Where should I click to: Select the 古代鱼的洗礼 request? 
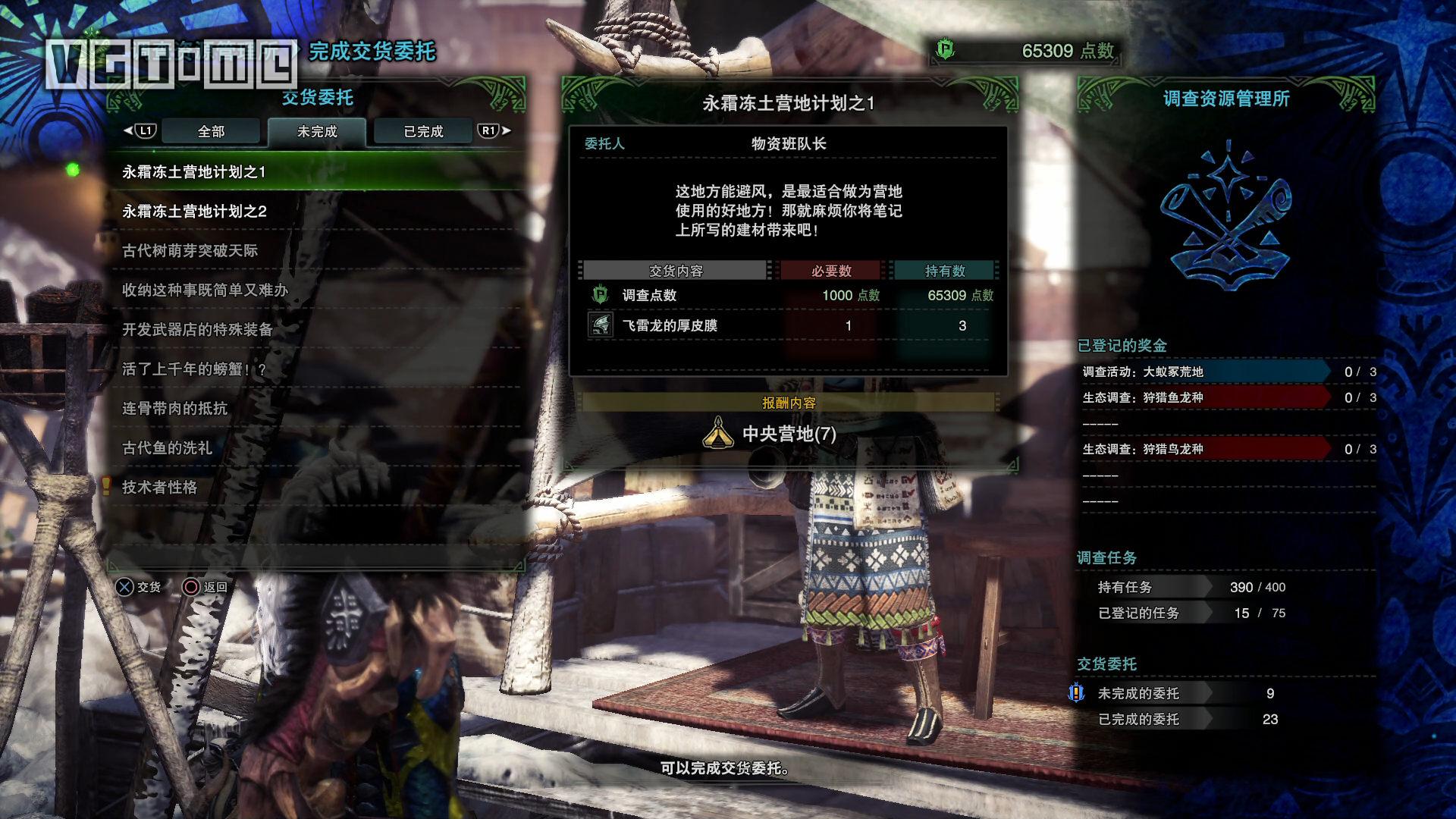(x=168, y=448)
